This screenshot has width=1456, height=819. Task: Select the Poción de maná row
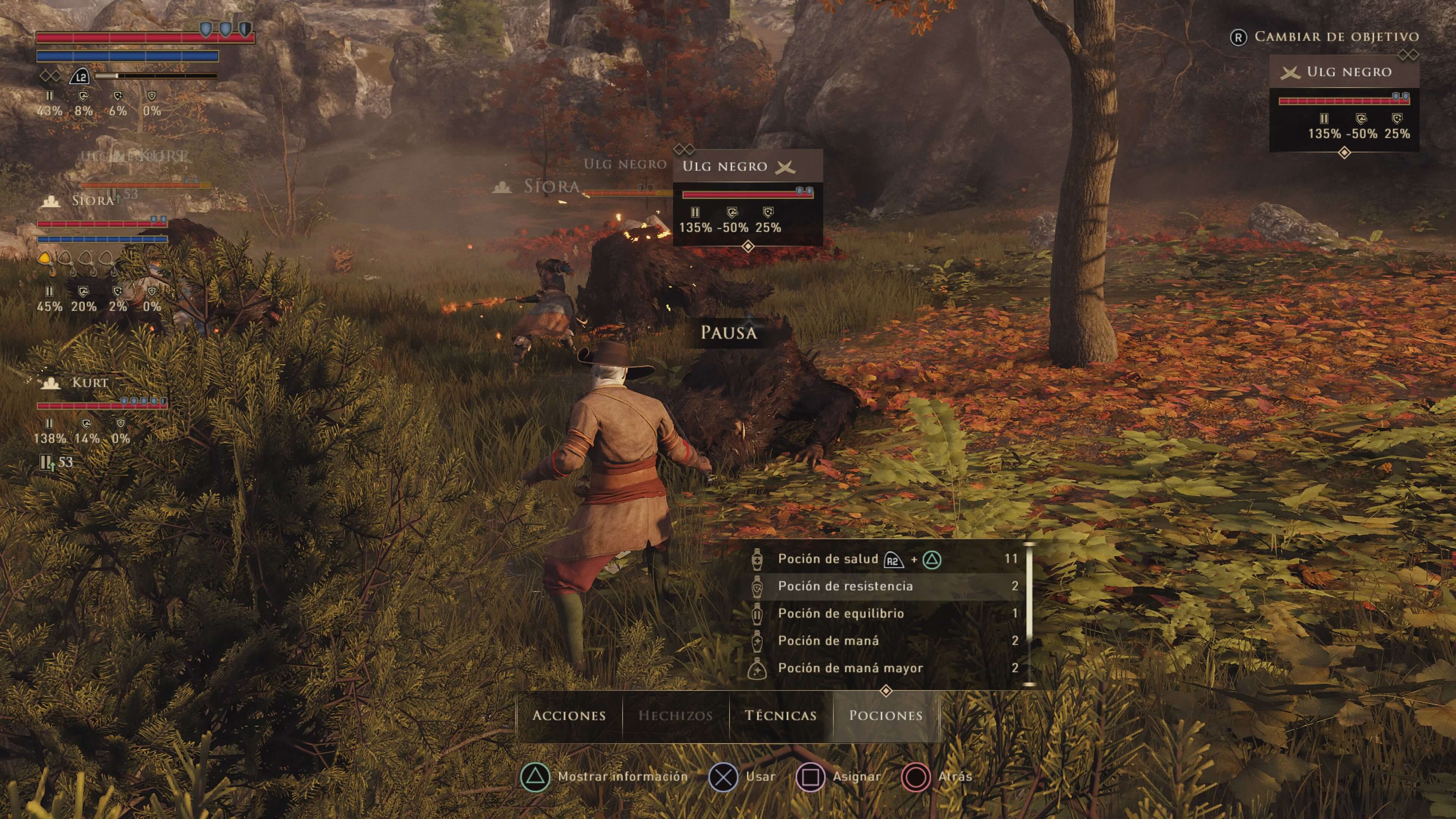coord(828,640)
